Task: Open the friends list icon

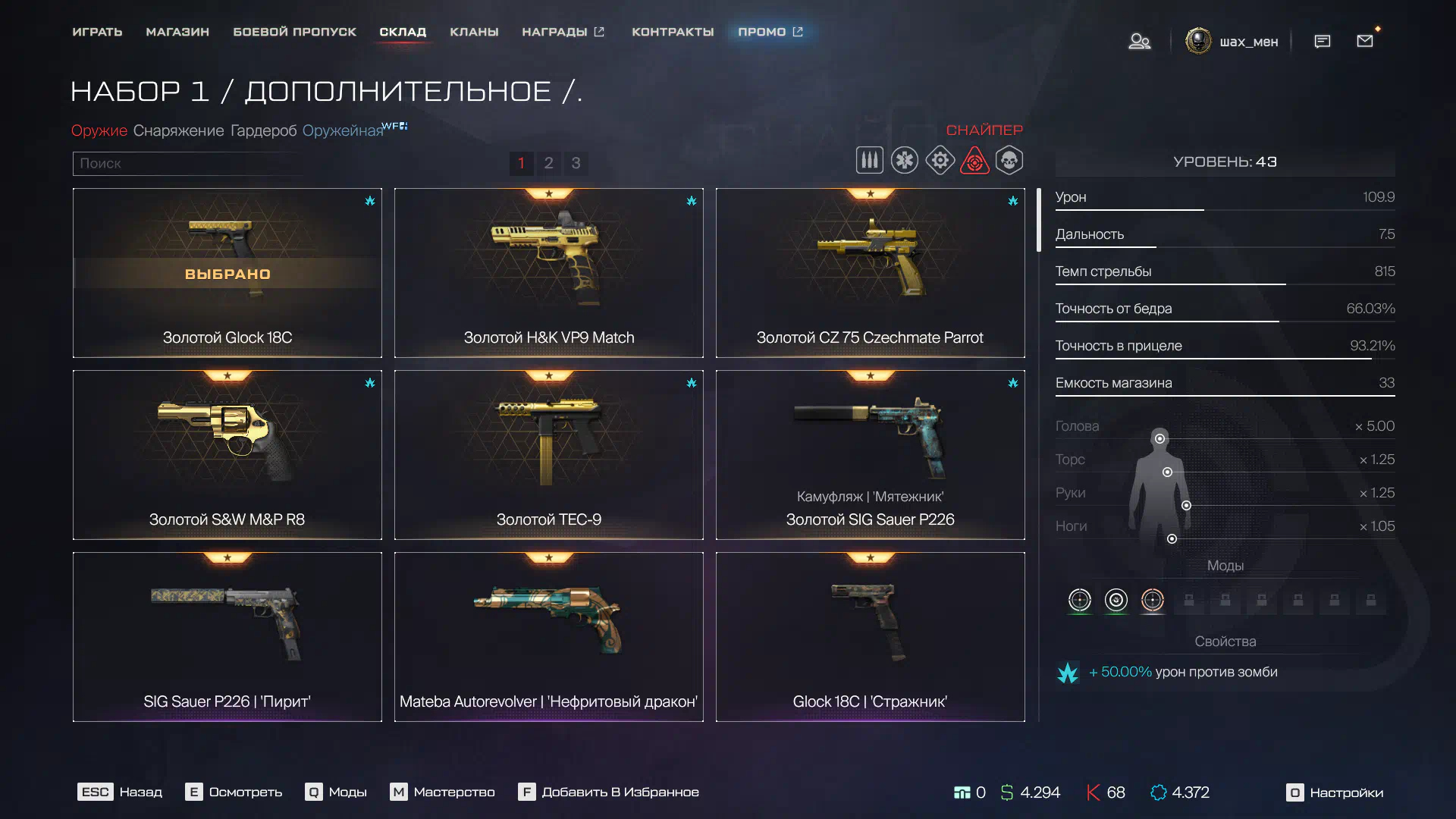Action: click(1139, 41)
